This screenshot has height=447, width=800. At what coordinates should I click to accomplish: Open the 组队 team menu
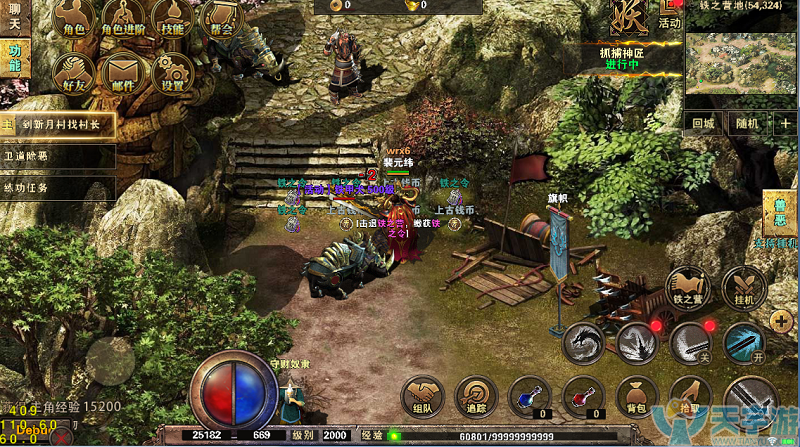pyautogui.click(x=423, y=396)
